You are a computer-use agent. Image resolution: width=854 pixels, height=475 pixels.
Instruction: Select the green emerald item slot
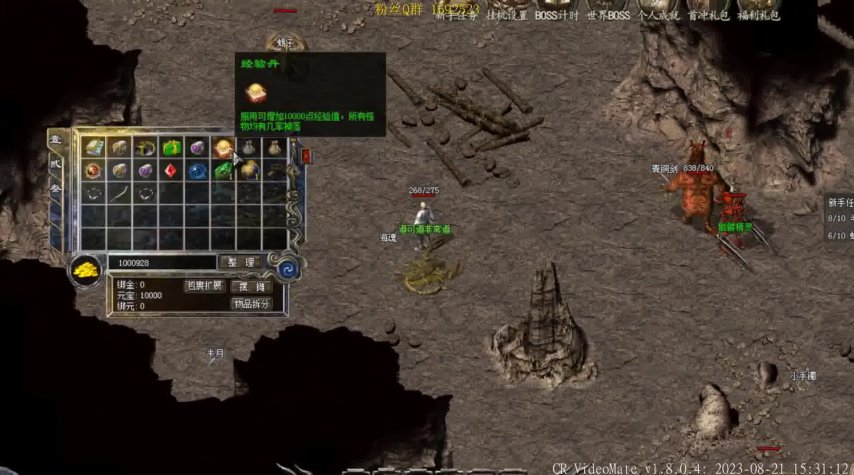(x=222, y=170)
